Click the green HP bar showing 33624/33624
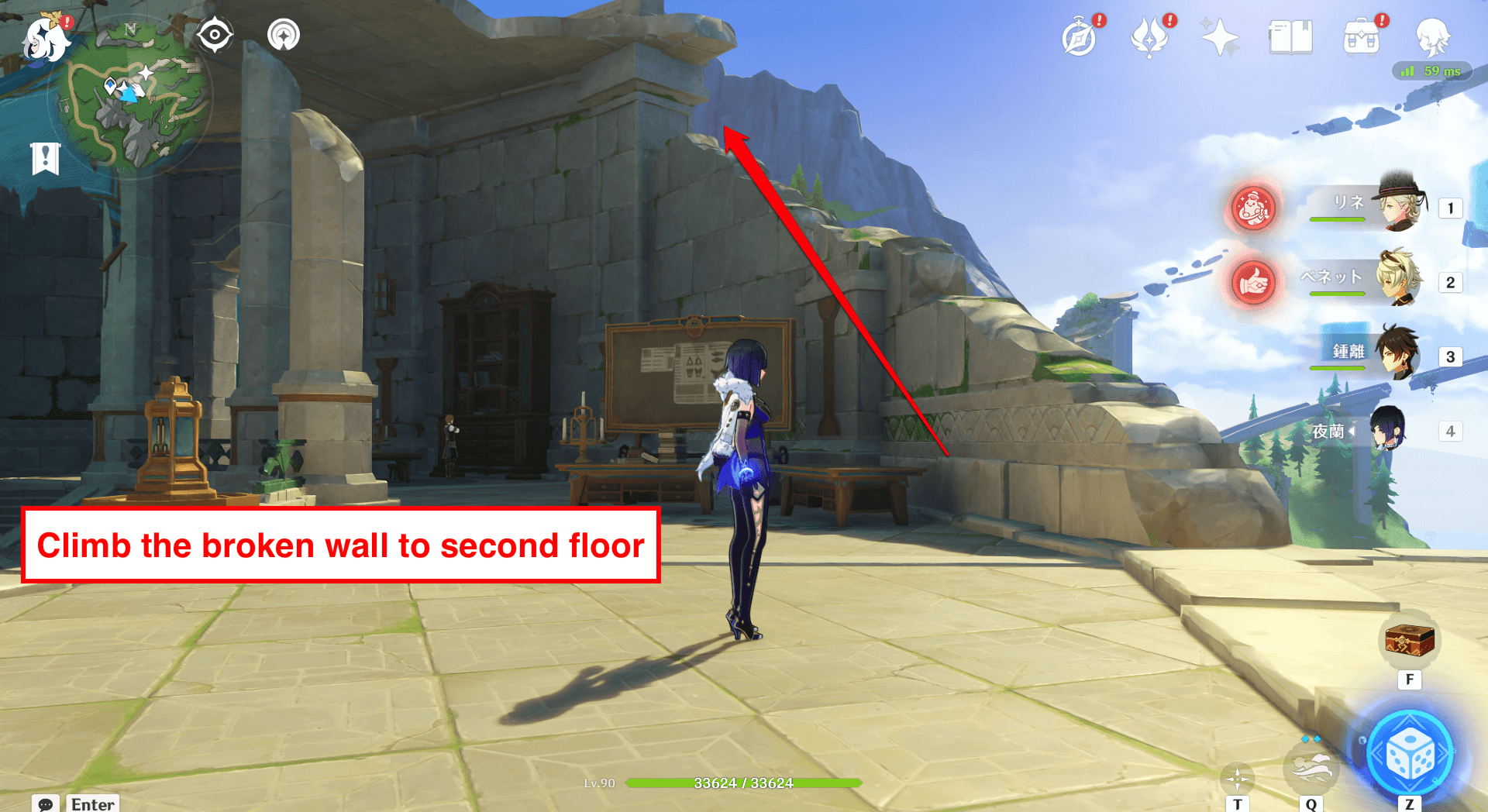The image size is (1488, 812). coord(742,783)
